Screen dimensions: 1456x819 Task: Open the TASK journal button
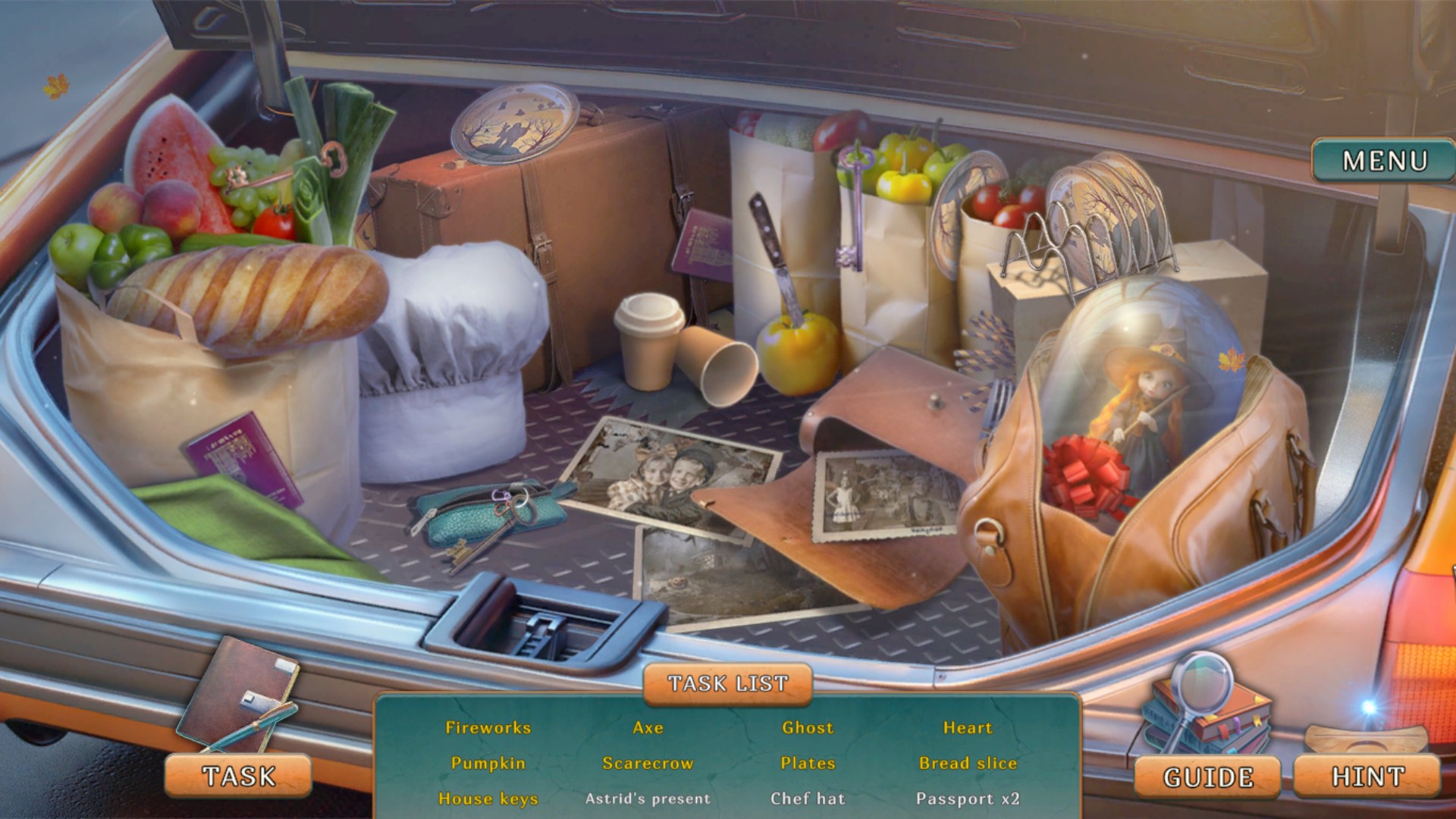[x=238, y=776]
